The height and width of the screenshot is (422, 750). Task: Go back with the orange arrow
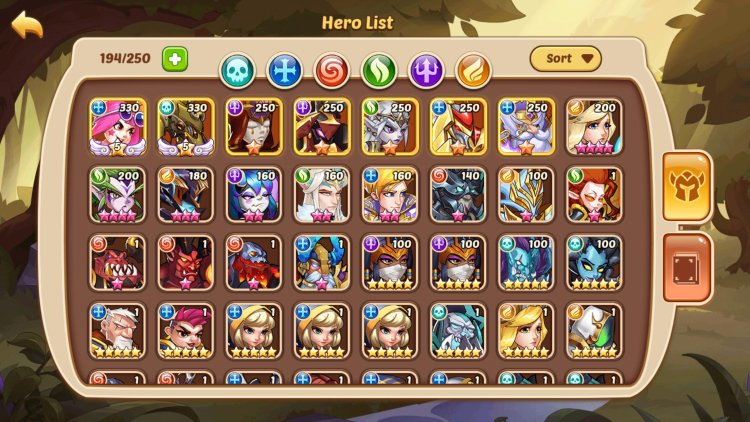pyautogui.click(x=27, y=26)
